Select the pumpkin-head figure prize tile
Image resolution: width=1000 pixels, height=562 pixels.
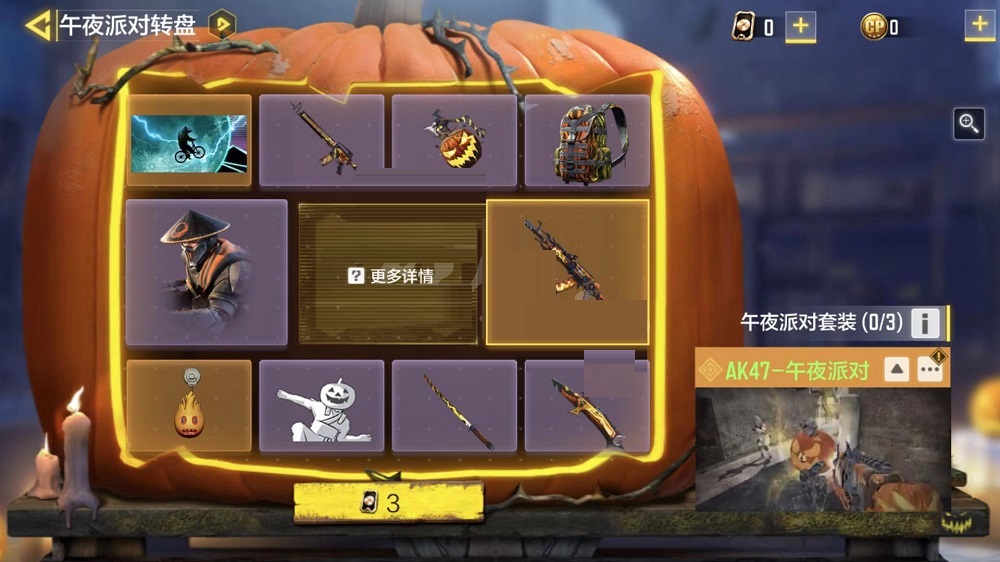pyautogui.click(x=321, y=406)
